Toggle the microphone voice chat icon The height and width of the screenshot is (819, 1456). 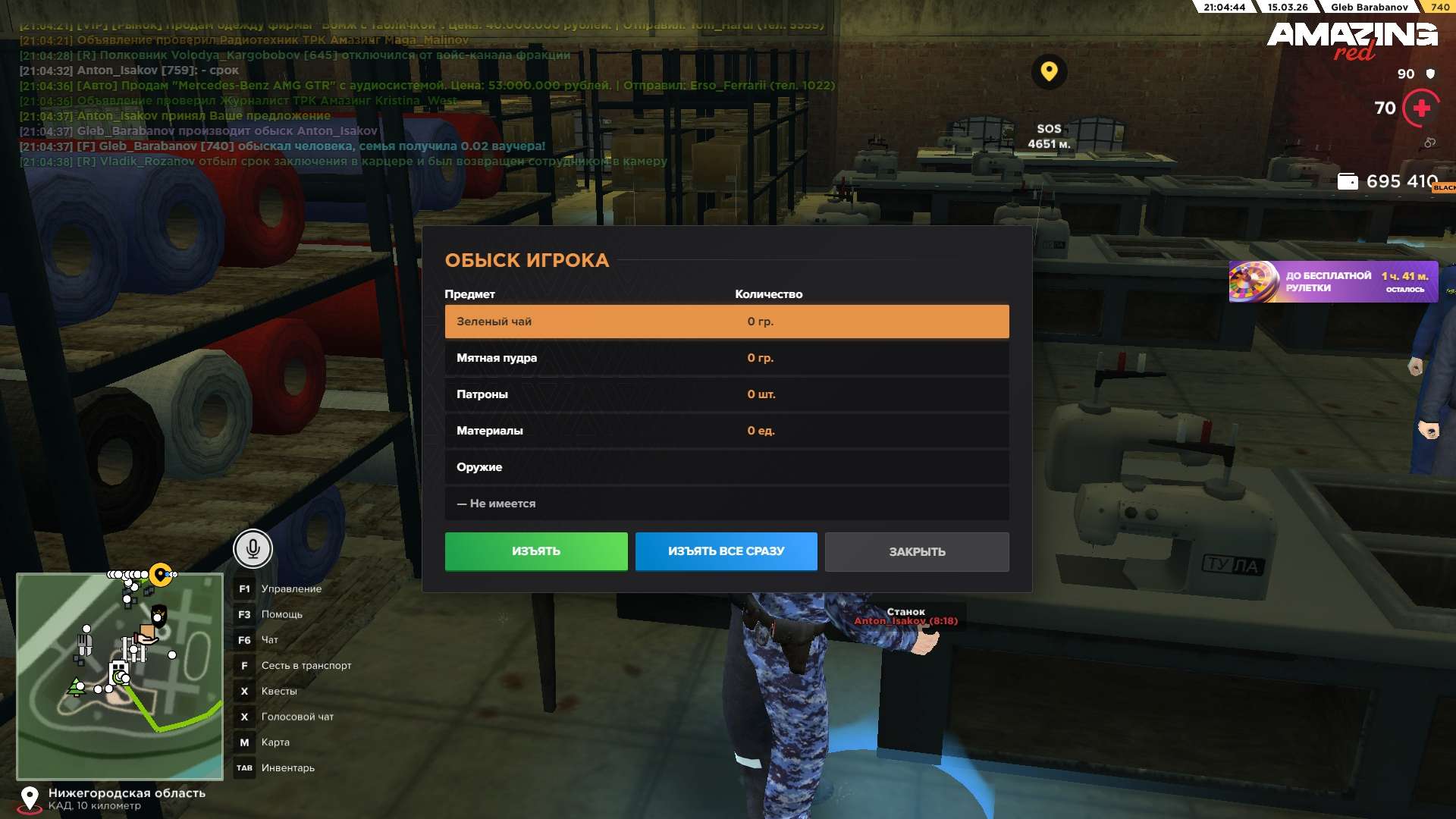(x=253, y=548)
